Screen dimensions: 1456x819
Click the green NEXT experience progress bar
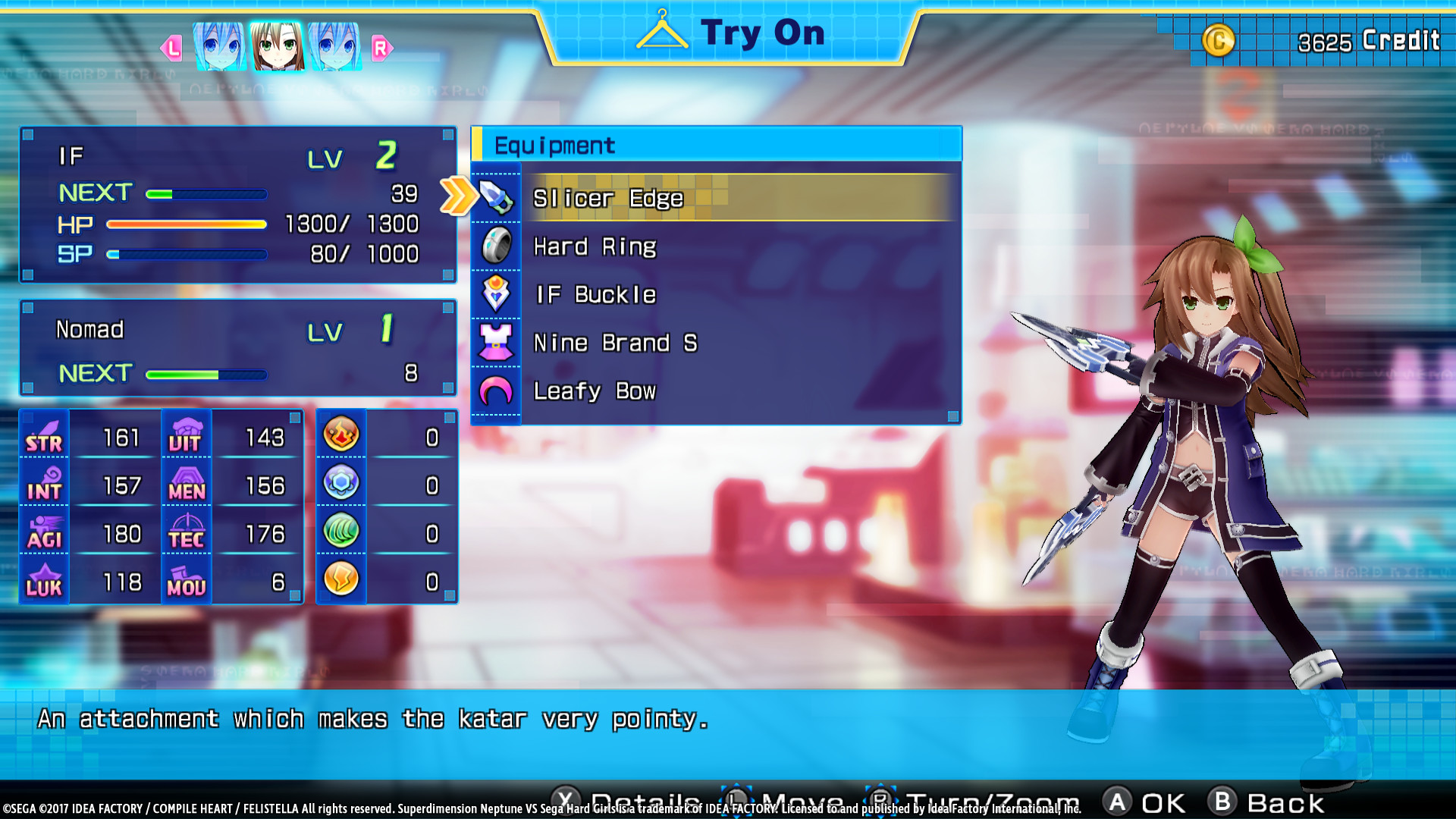[205, 193]
